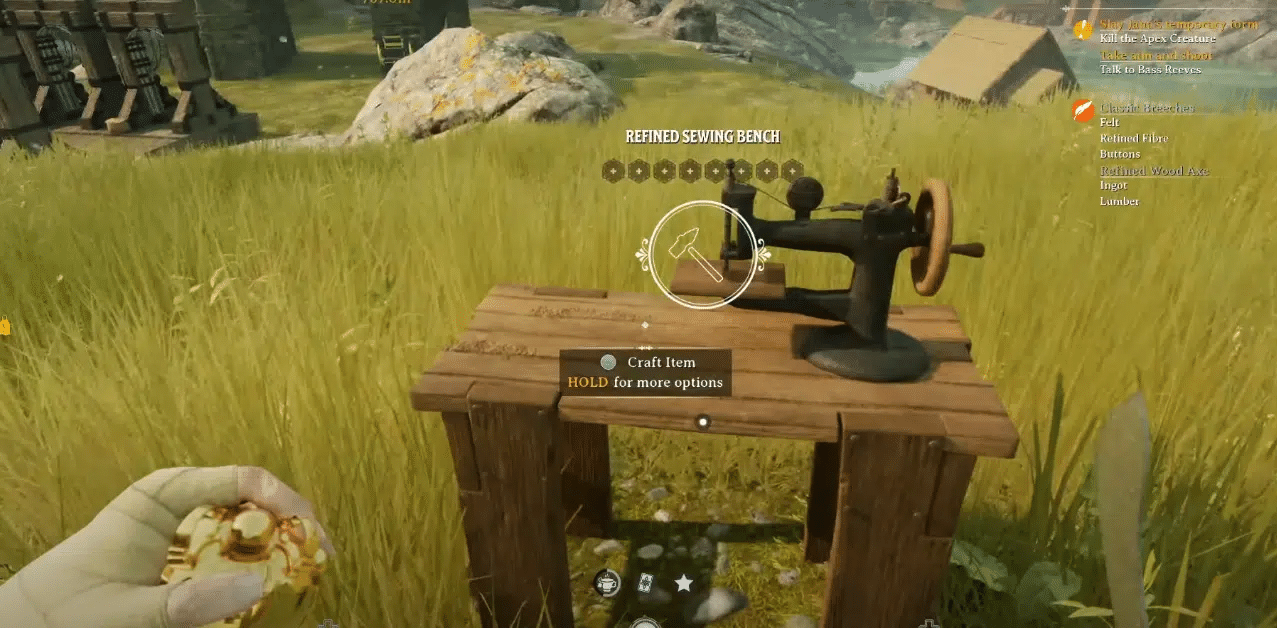Select the Ingot ingredient entry
The height and width of the screenshot is (628, 1277).
1113,185
